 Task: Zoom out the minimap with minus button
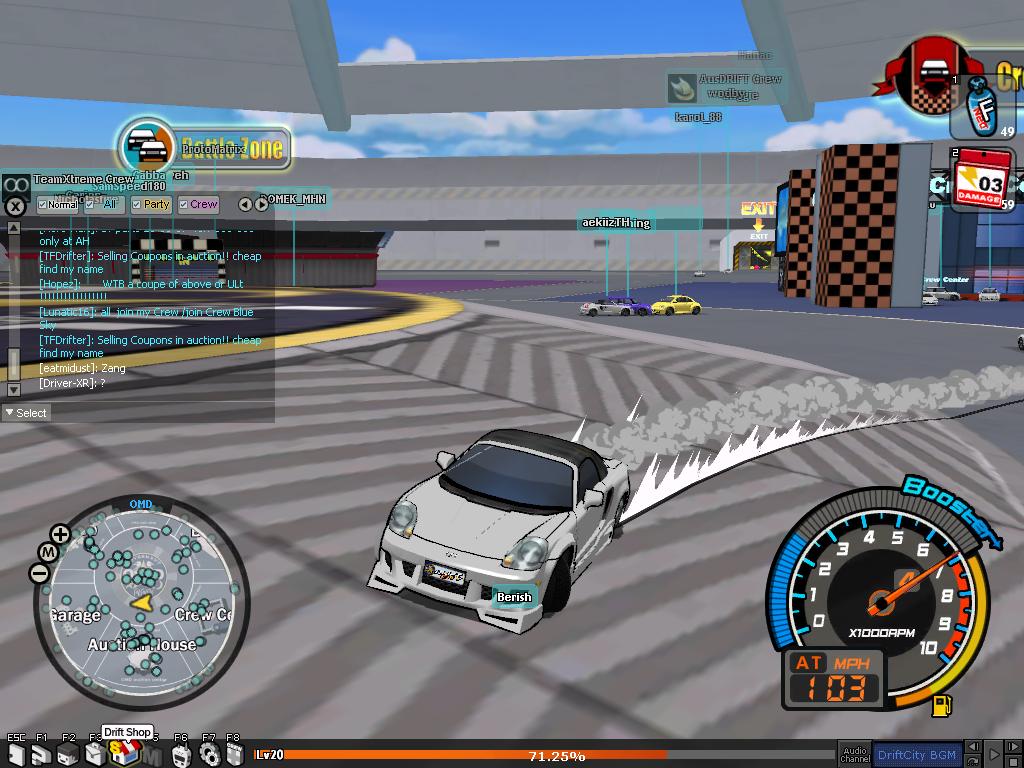[39, 573]
